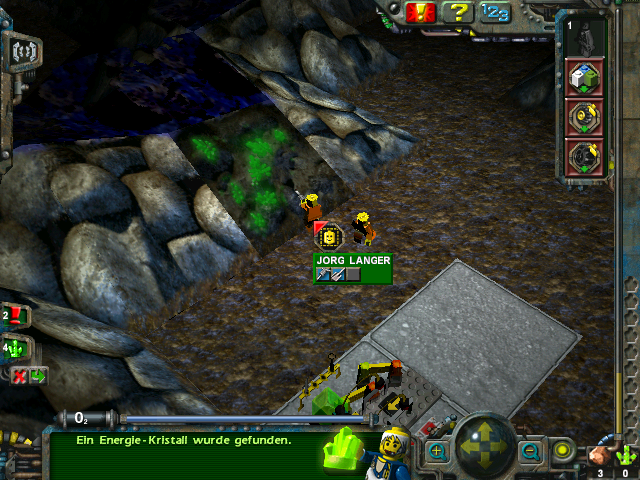Open the radar panel toggle icon
Image resolution: width=640 pixels, height=480 pixels.
point(26,50)
